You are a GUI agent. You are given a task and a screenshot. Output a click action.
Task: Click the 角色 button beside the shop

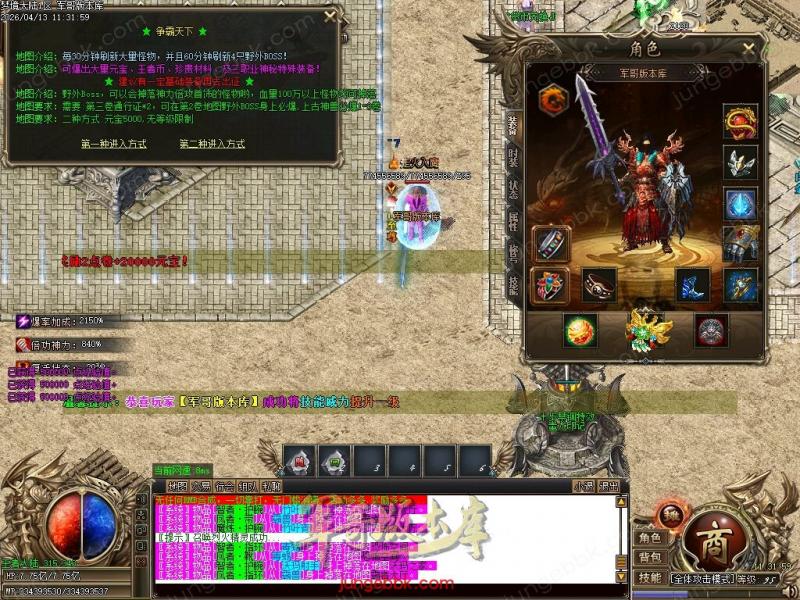tap(650, 538)
